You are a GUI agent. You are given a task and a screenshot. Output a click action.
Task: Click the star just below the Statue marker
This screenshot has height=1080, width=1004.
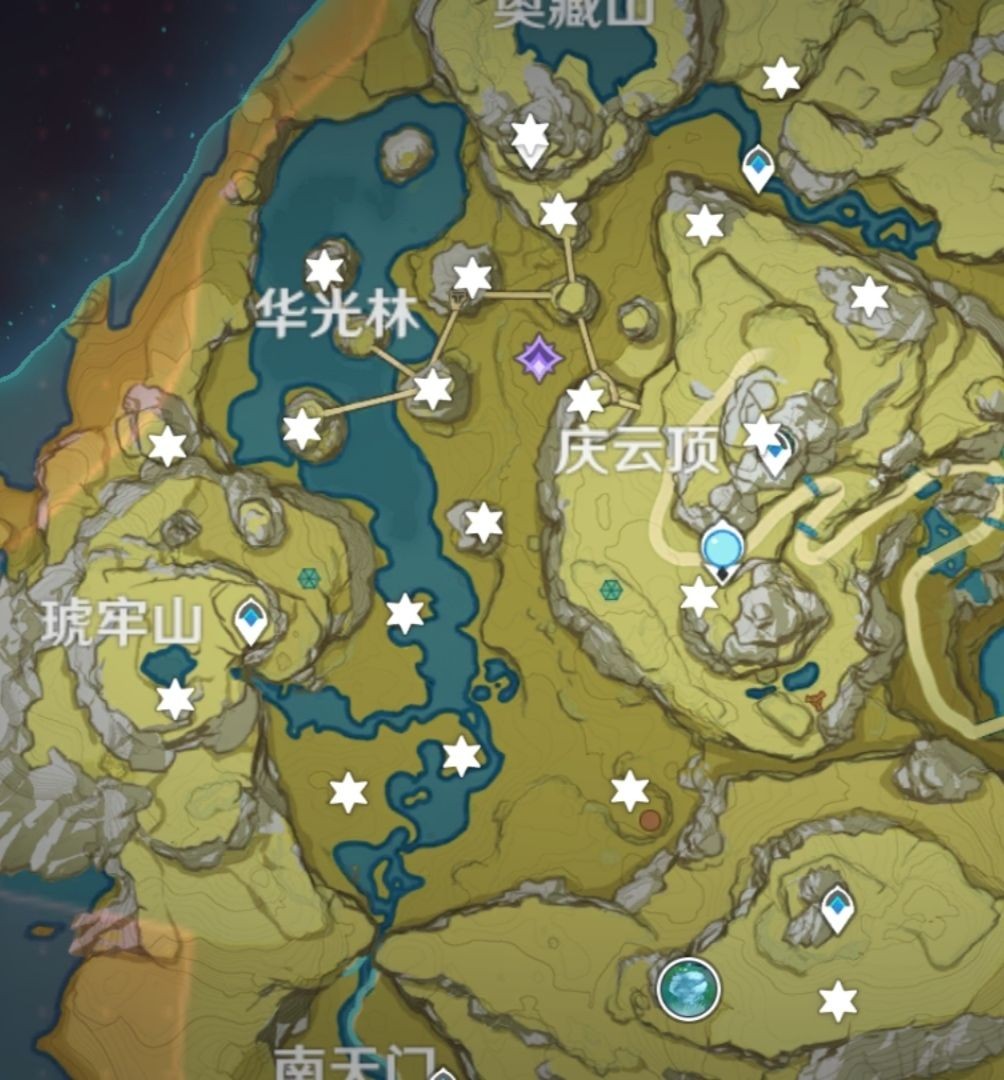click(x=699, y=597)
